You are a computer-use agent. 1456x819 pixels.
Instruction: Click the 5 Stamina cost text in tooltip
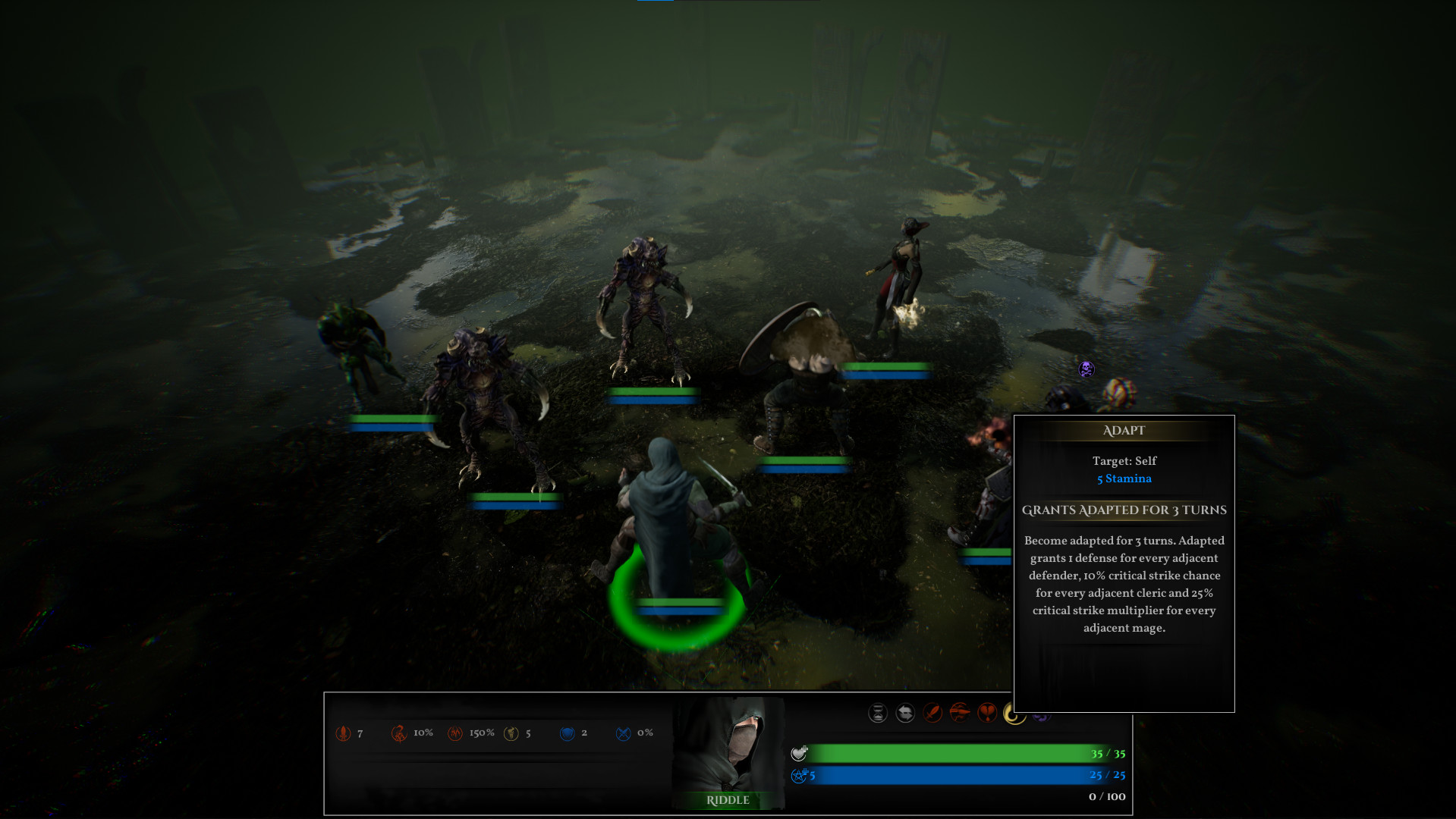[1124, 478]
